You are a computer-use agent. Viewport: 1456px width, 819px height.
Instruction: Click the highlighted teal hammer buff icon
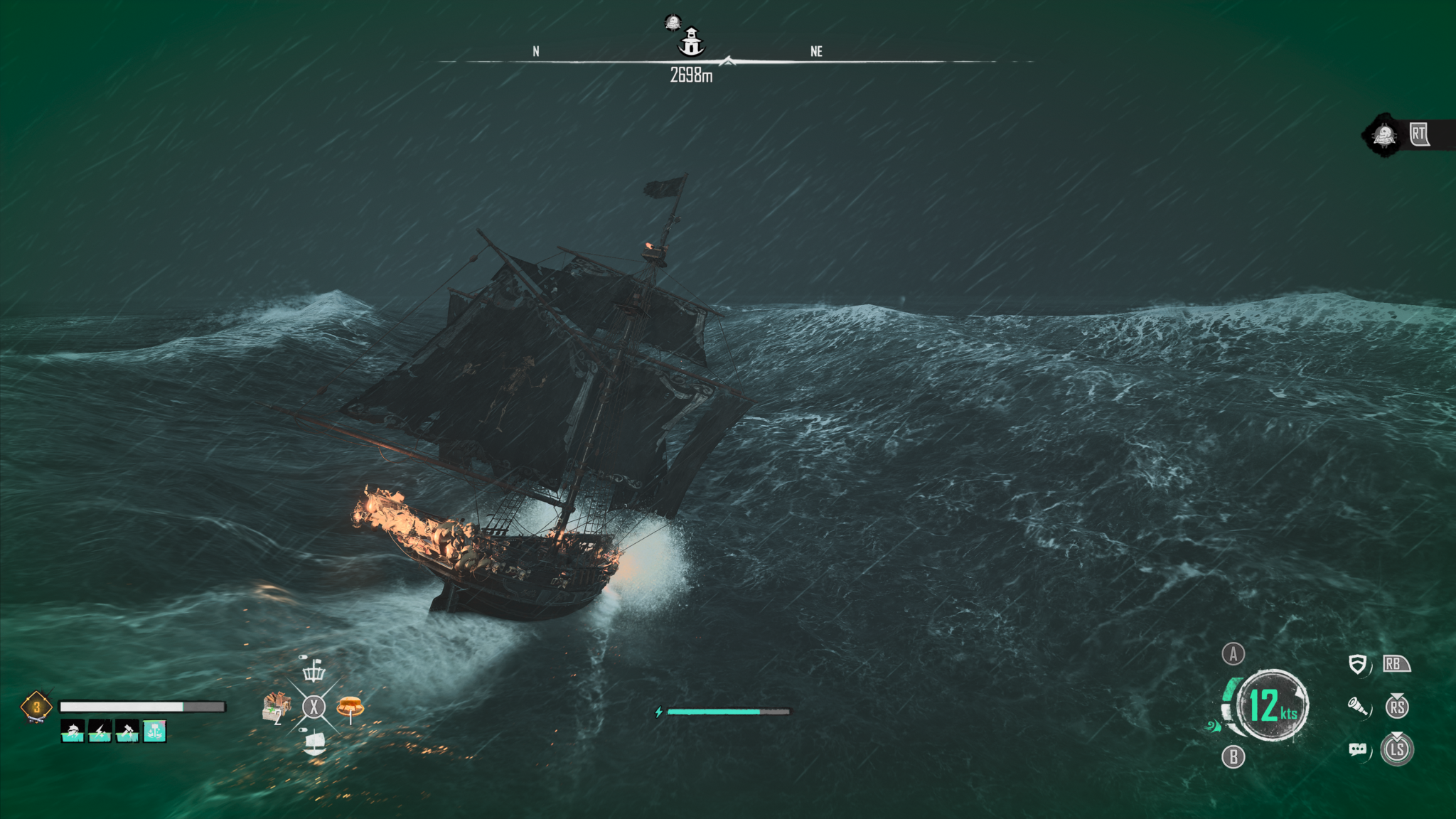pyautogui.click(x=155, y=730)
